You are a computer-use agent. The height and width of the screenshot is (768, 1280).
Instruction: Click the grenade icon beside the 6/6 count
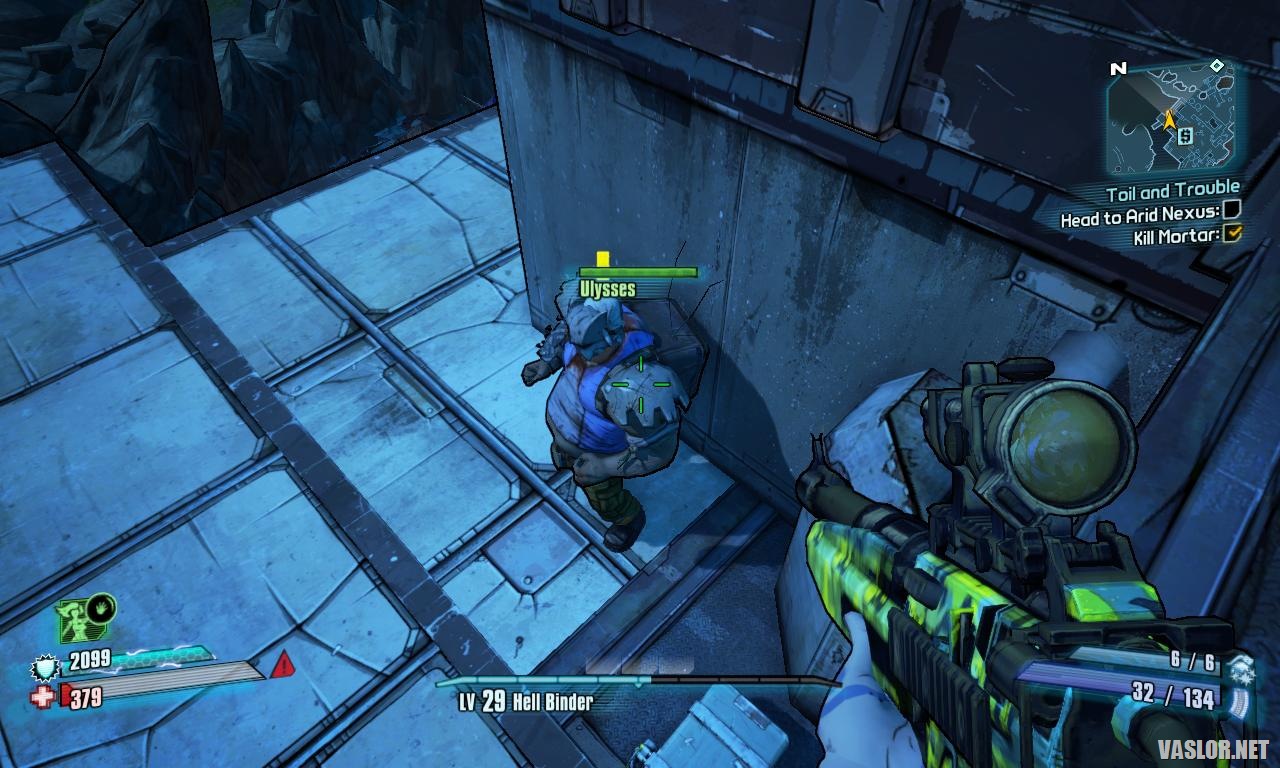coord(1242,665)
